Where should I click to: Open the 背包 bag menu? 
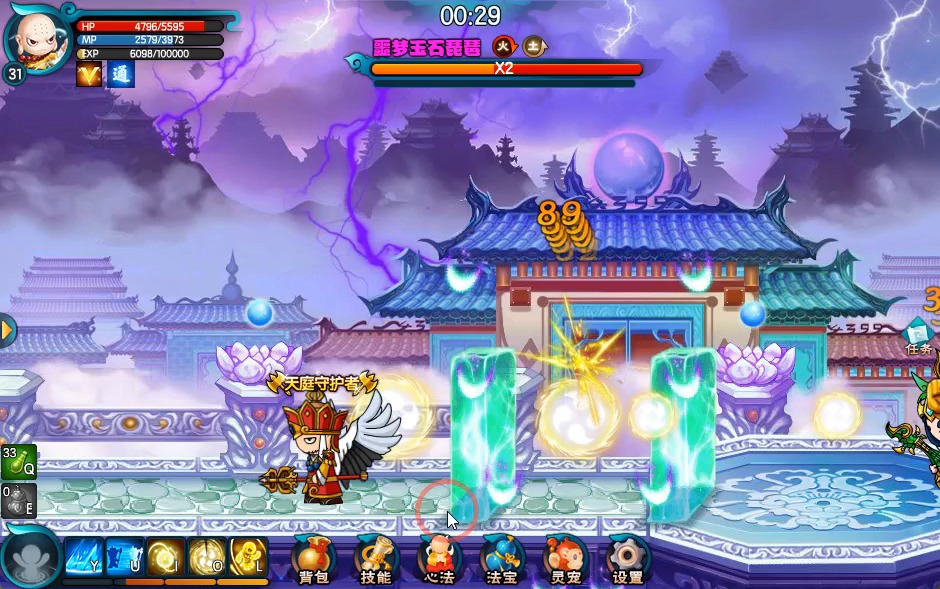point(311,558)
